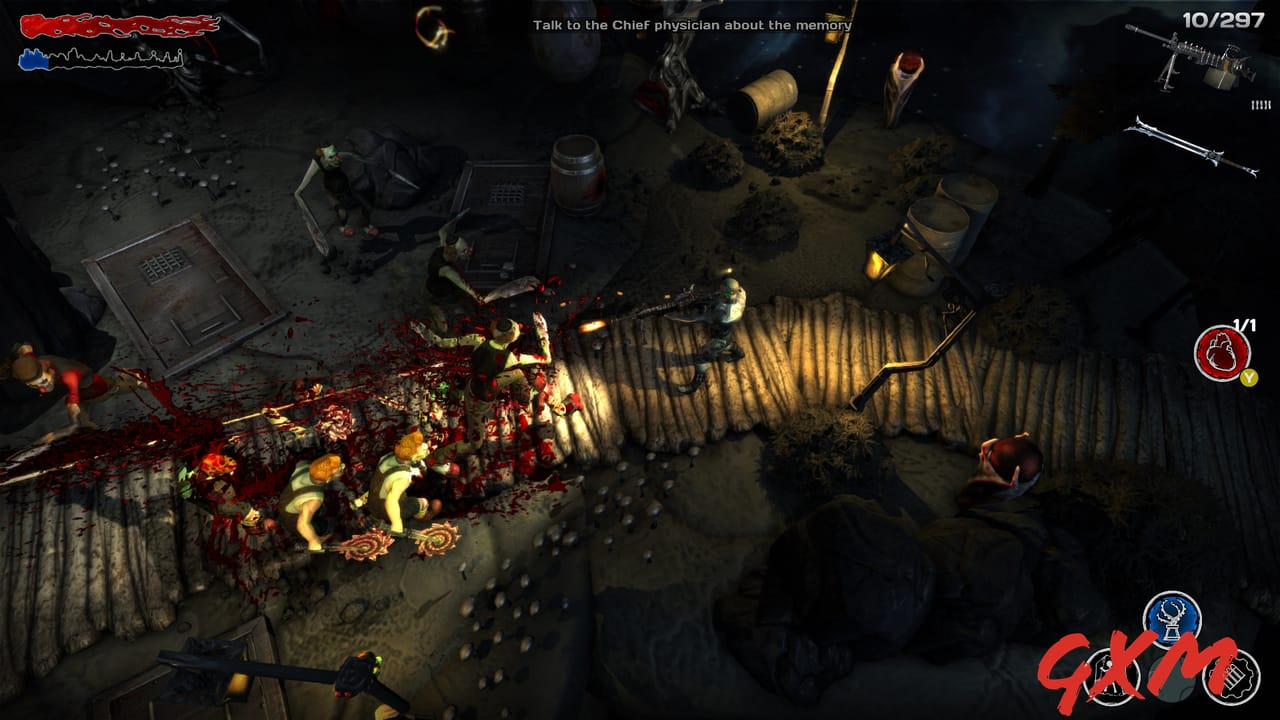Viewport: 1280px width, 720px height.
Task: Activate the blue deer-trophy ability icon
Action: tap(1170, 618)
